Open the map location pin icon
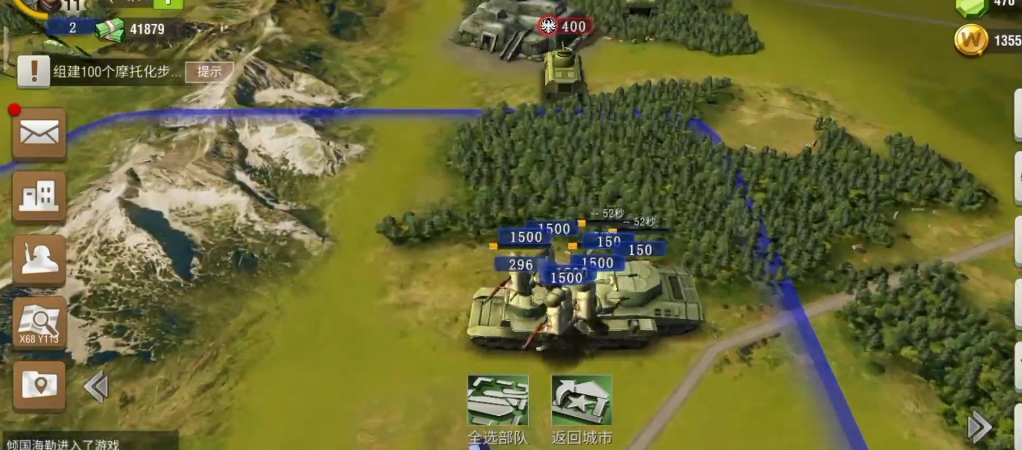Image resolution: width=1022 pixels, height=450 pixels. click(x=39, y=385)
